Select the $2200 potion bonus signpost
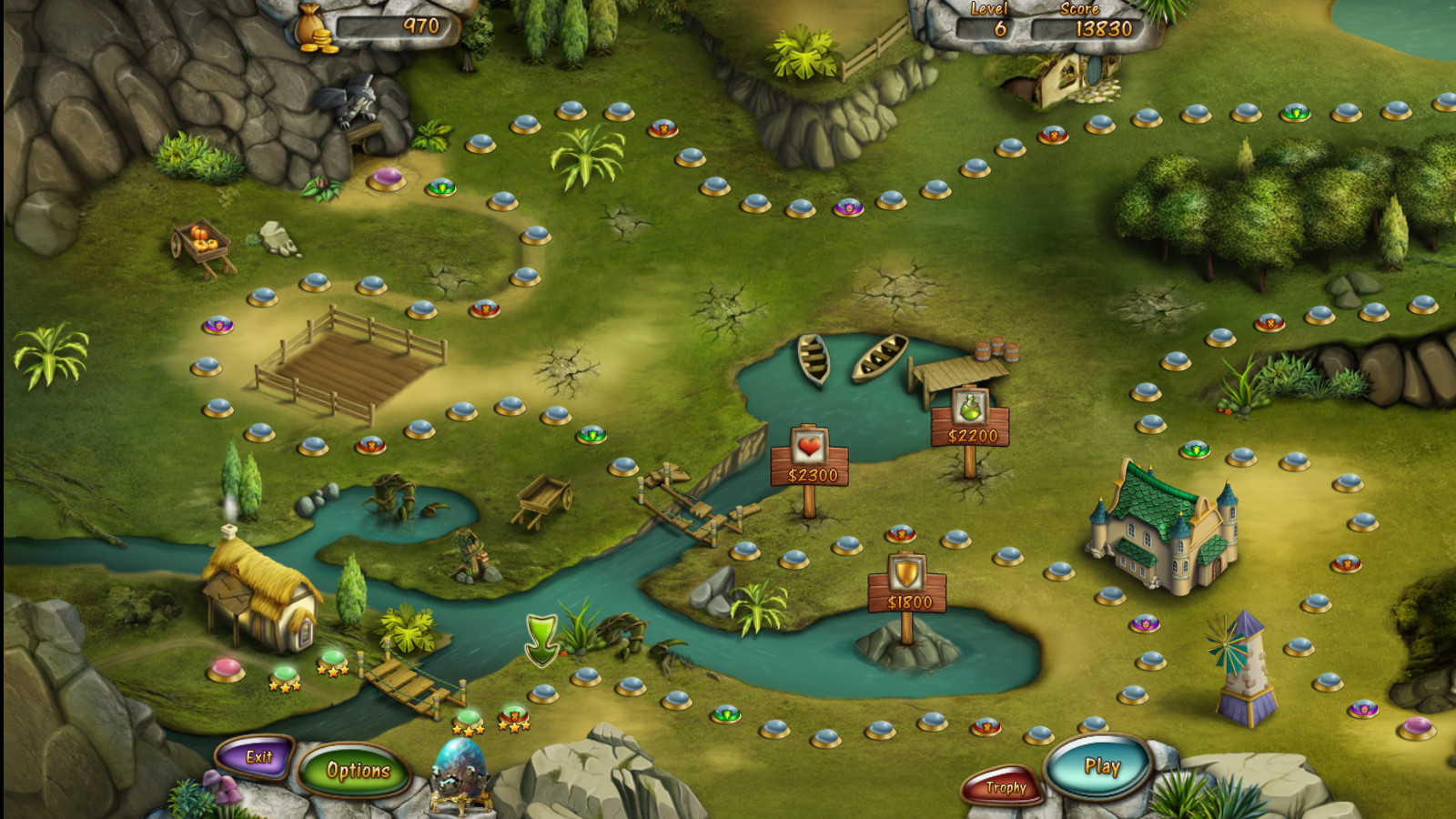 (970, 423)
